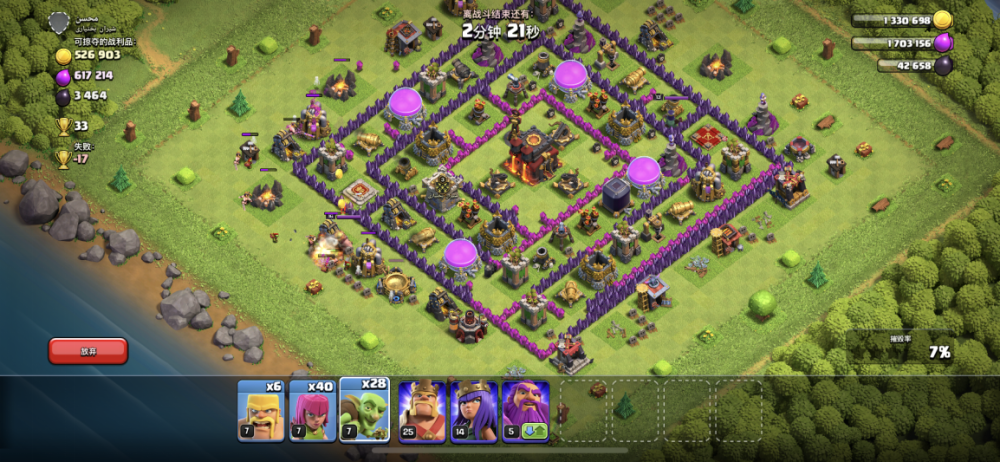
Task: Choose the Archer troop card
Action: (x=313, y=410)
